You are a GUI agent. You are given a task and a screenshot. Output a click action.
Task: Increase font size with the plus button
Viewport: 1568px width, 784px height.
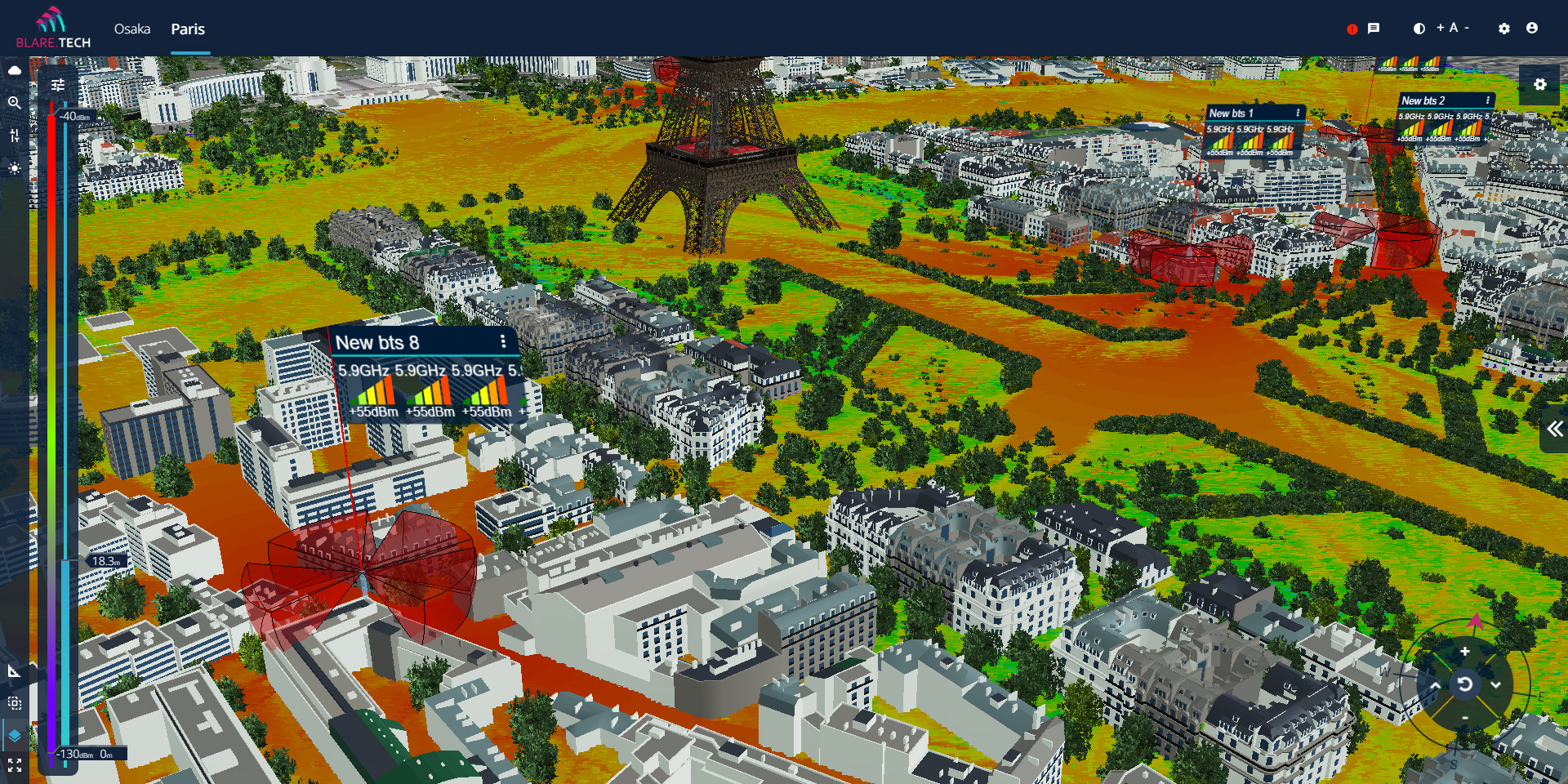click(x=1441, y=27)
